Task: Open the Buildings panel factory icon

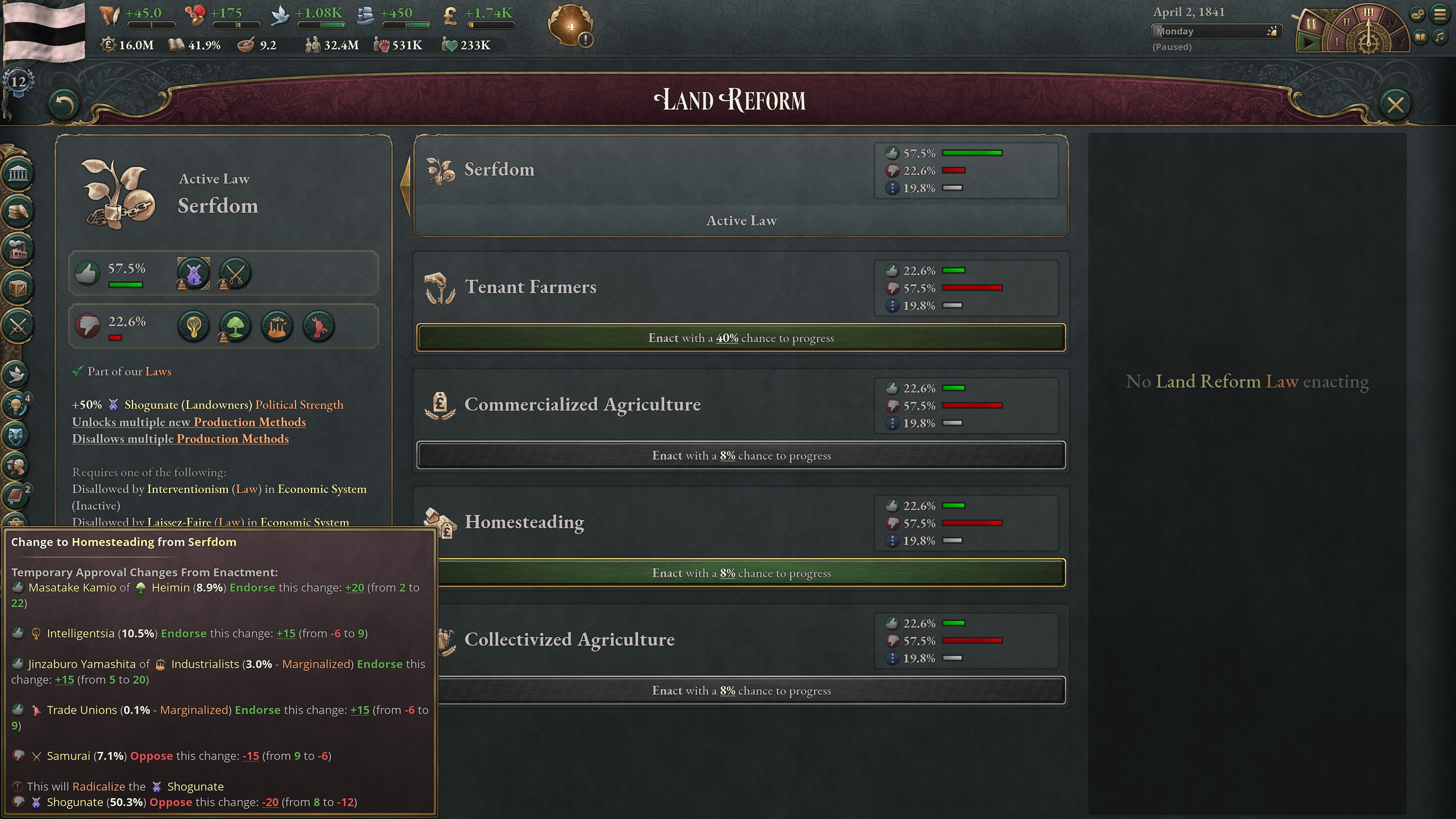Action: 17,250
